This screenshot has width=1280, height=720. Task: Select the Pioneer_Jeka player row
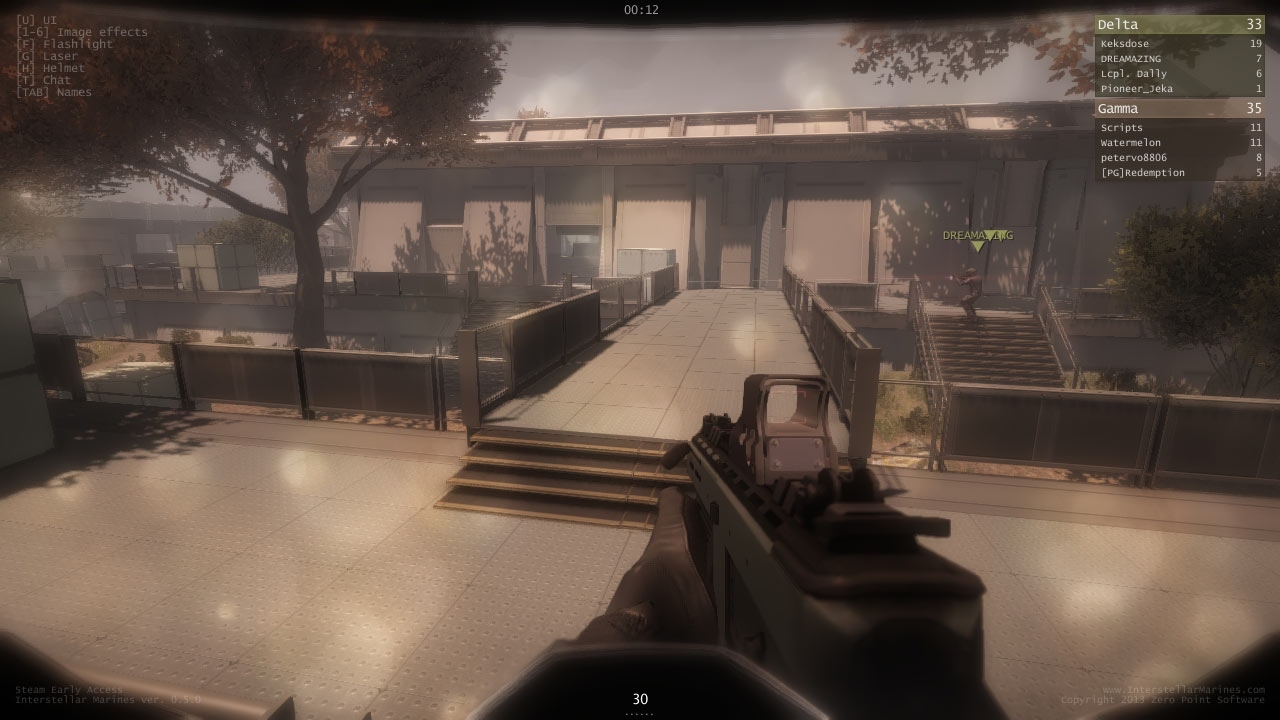point(1179,89)
